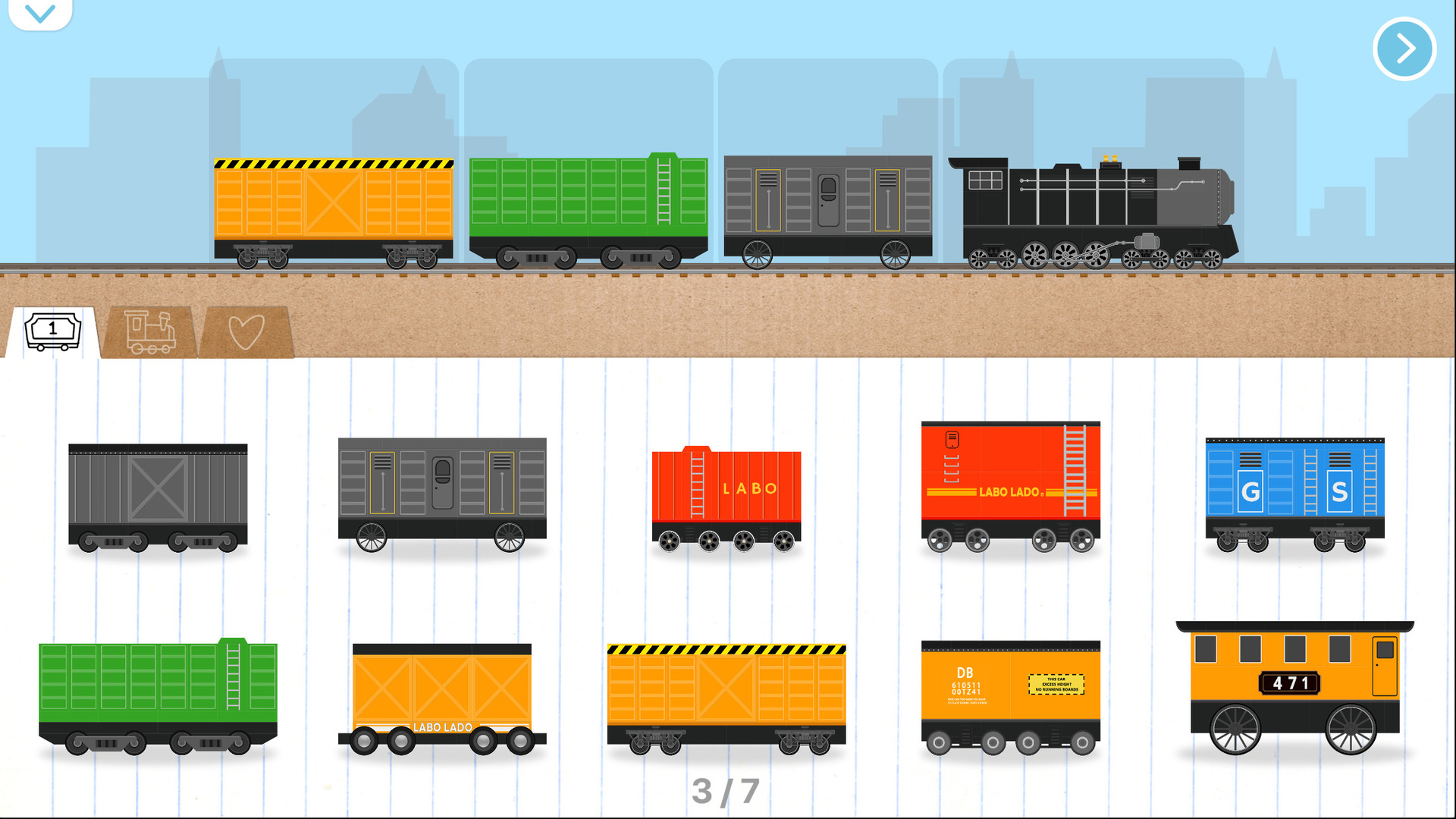Screen dimensions: 1456x819
Task: Select the gray boxcar with X panels
Action: click(157, 493)
